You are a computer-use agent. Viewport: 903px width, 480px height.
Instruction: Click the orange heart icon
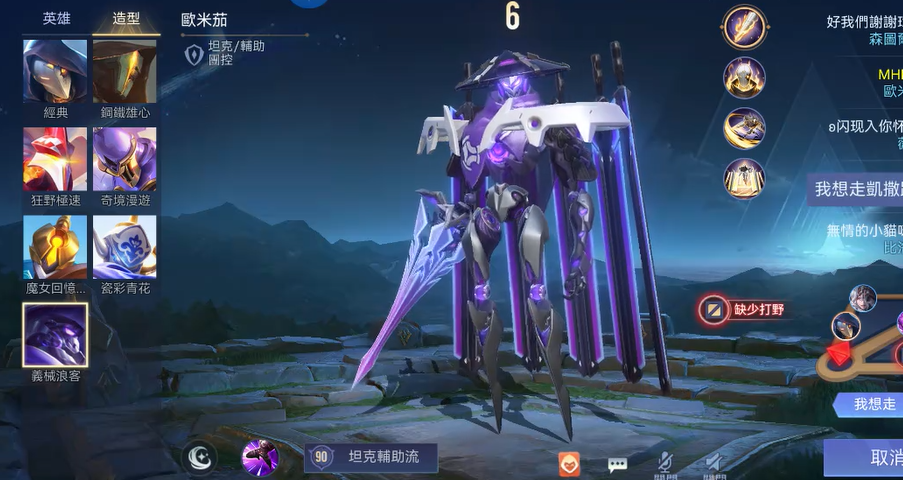tap(569, 463)
